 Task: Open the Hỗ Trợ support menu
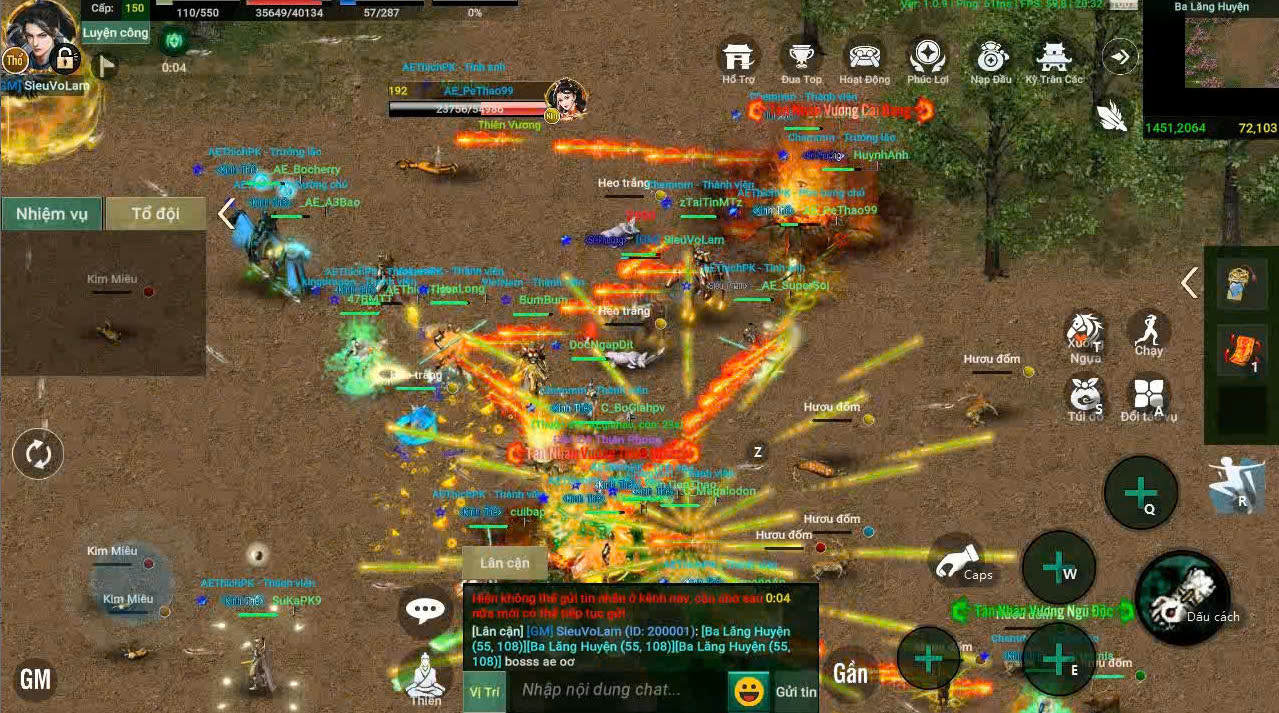(739, 58)
